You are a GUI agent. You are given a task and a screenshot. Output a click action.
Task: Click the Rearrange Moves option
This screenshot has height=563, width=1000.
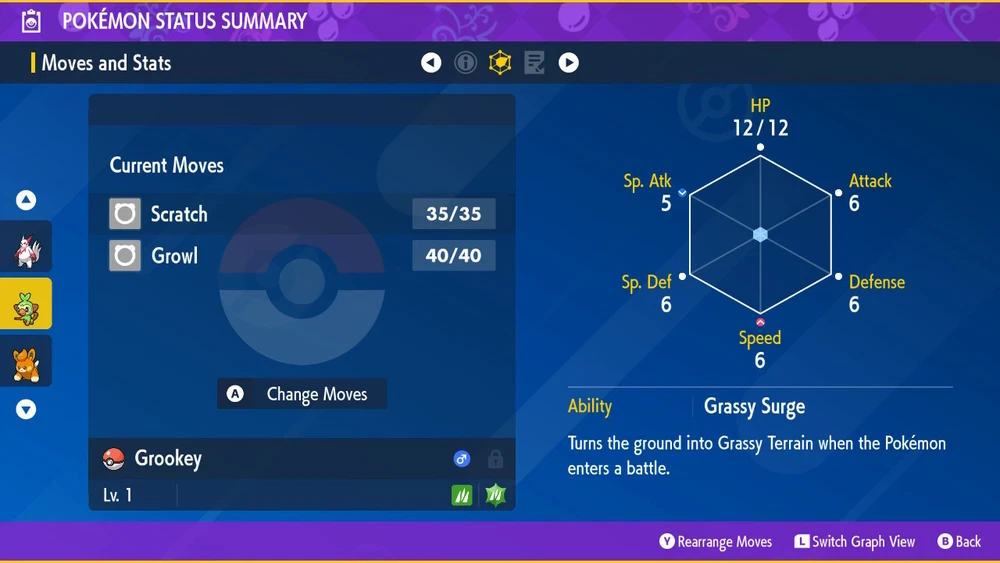tap(716, 541)
